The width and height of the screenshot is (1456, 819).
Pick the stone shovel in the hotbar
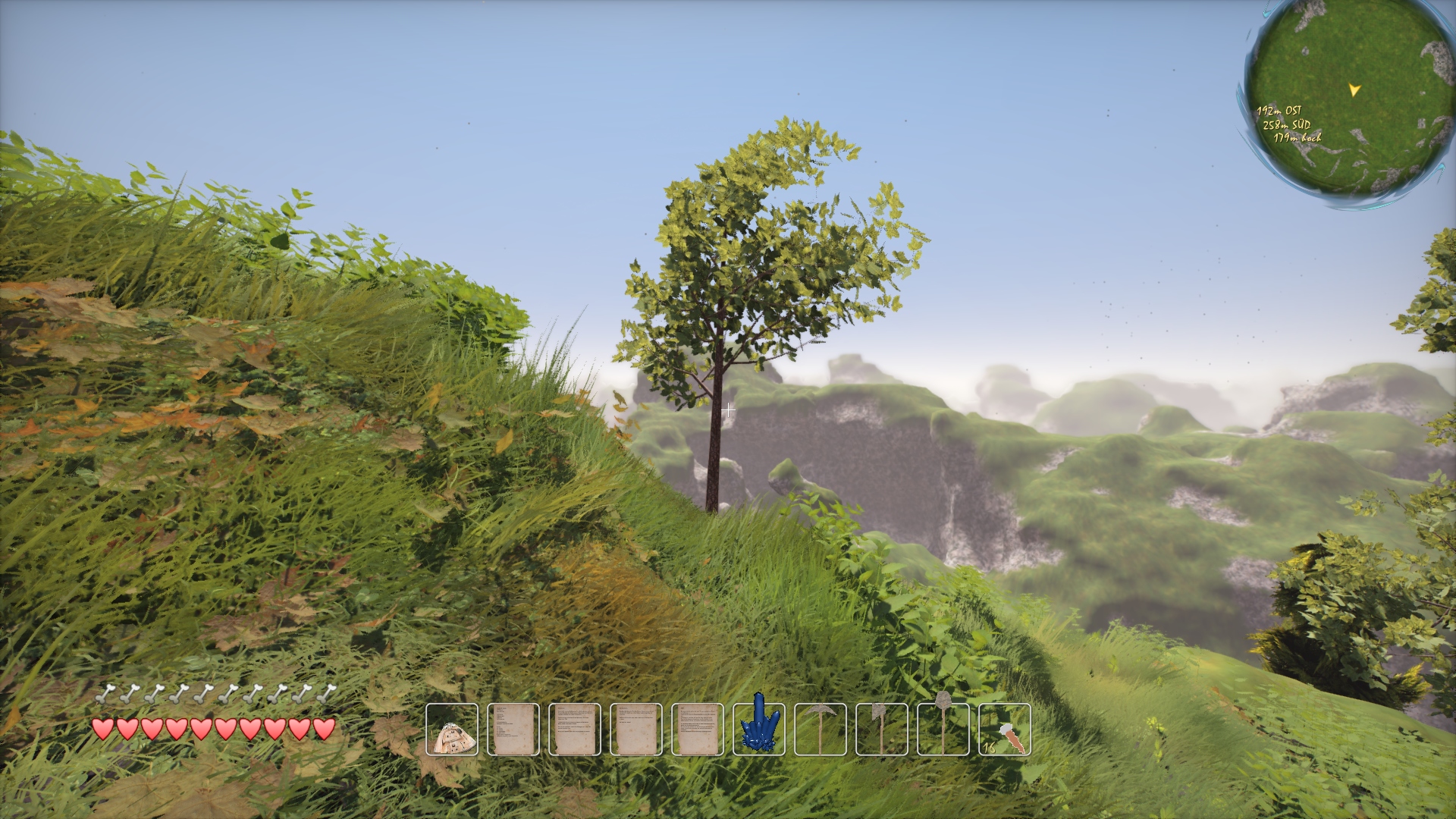pyautogui.click(x=943, y=730)
